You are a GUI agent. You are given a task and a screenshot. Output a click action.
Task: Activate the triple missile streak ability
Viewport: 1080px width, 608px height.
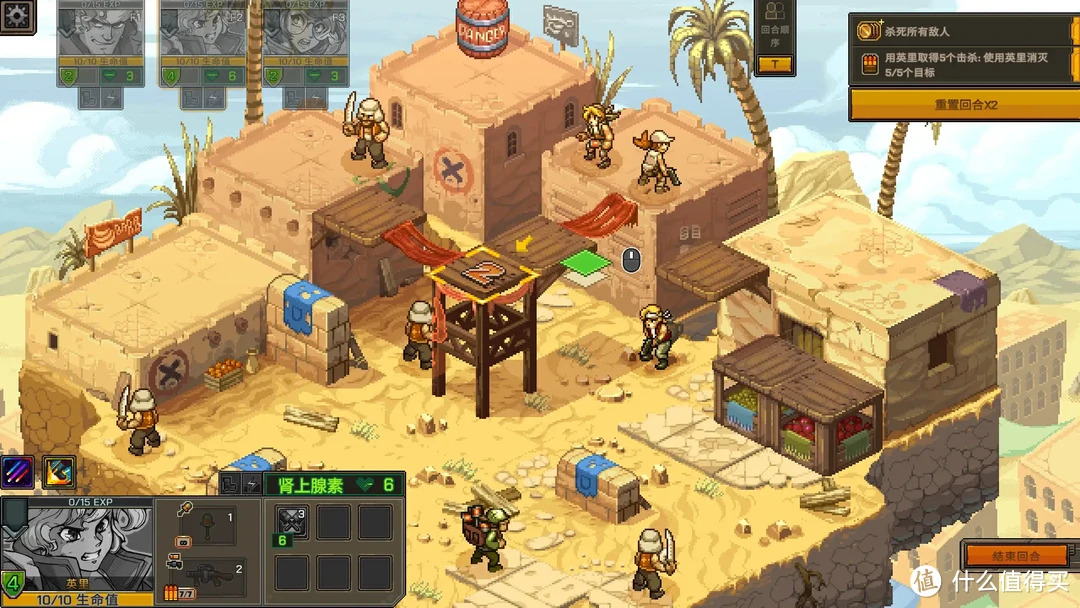click(x=17, y=471)
